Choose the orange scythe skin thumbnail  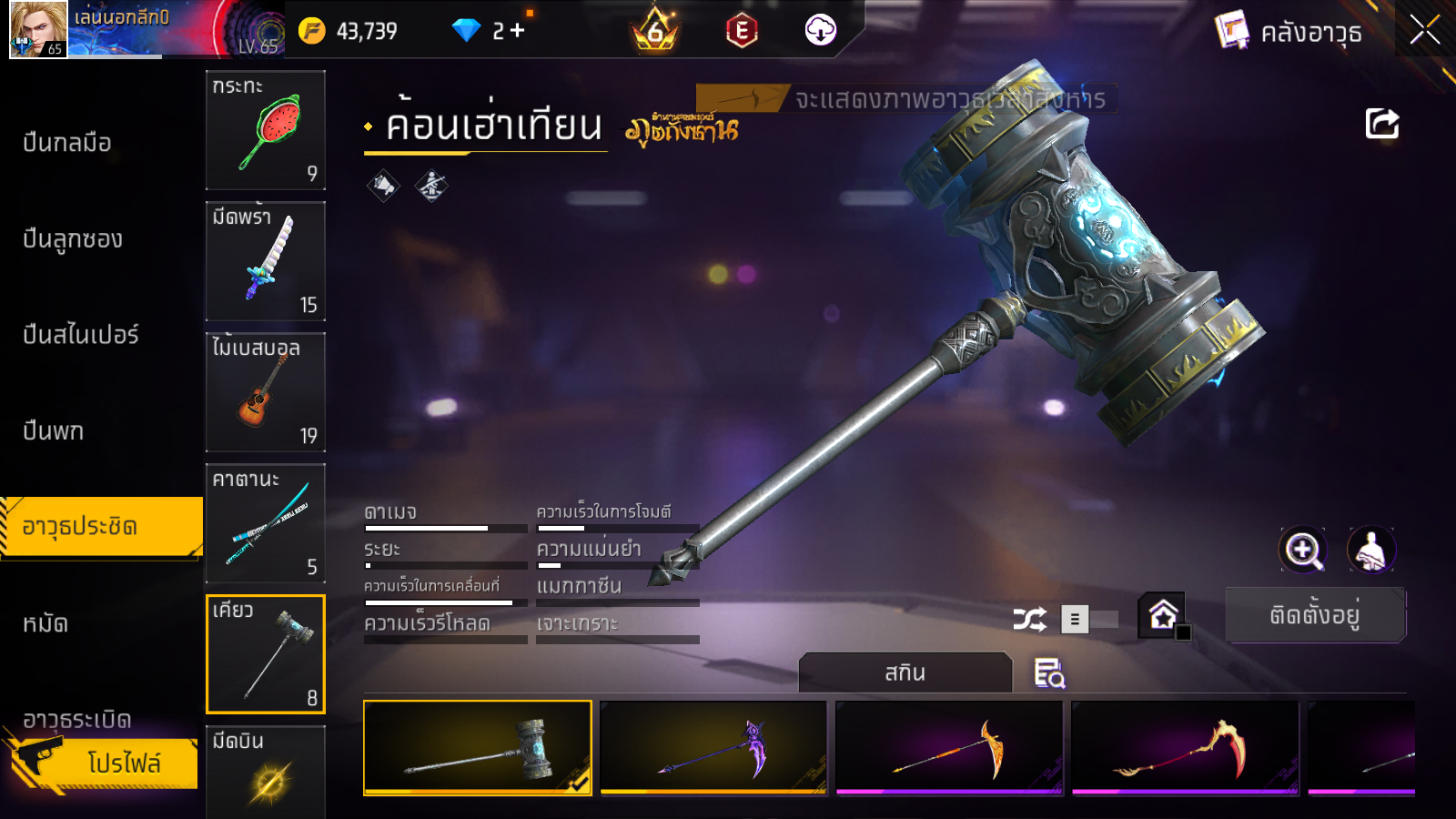pos(949,747)
